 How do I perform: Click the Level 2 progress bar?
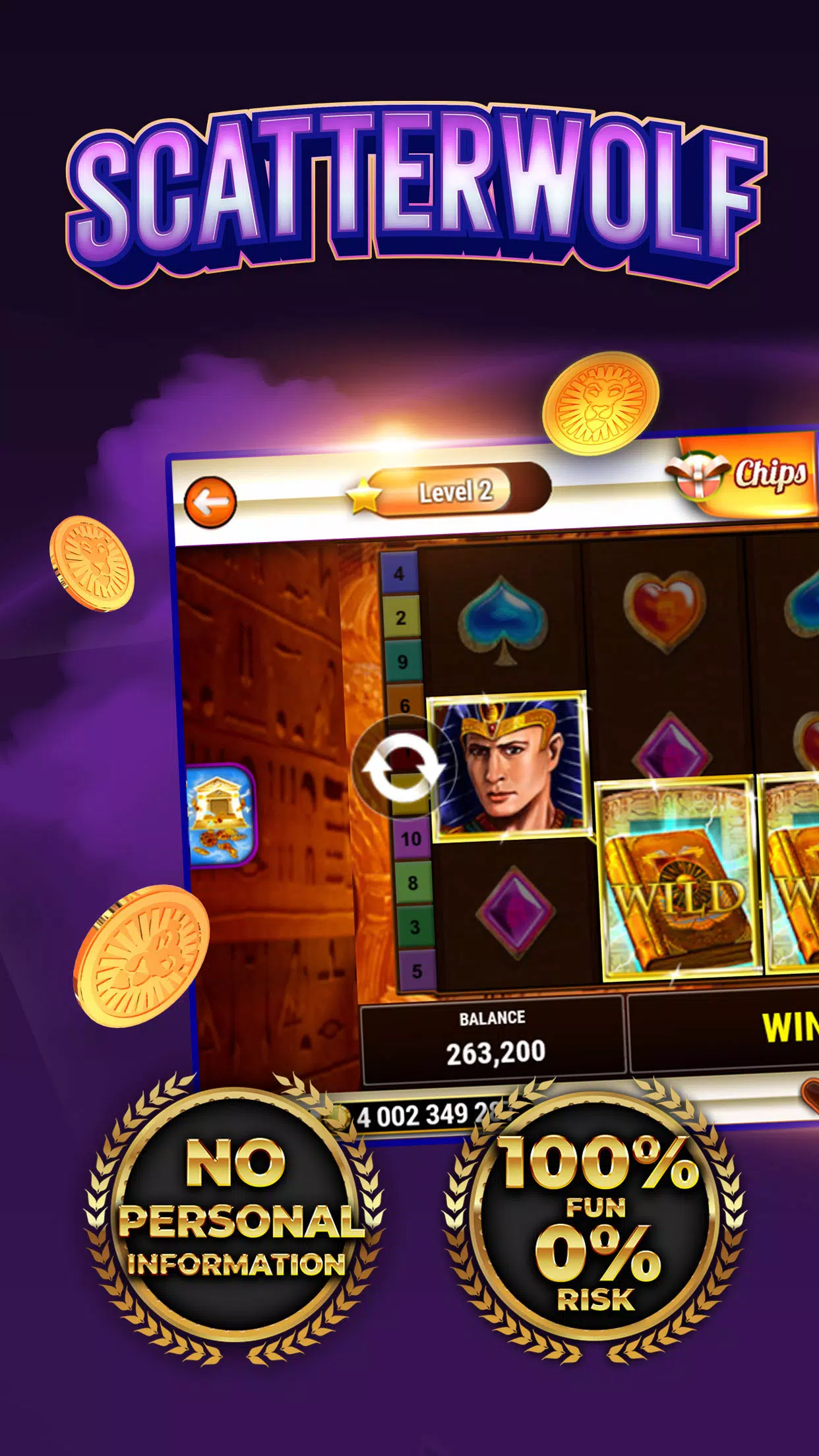pyautogui.click(x=456, y=491)
